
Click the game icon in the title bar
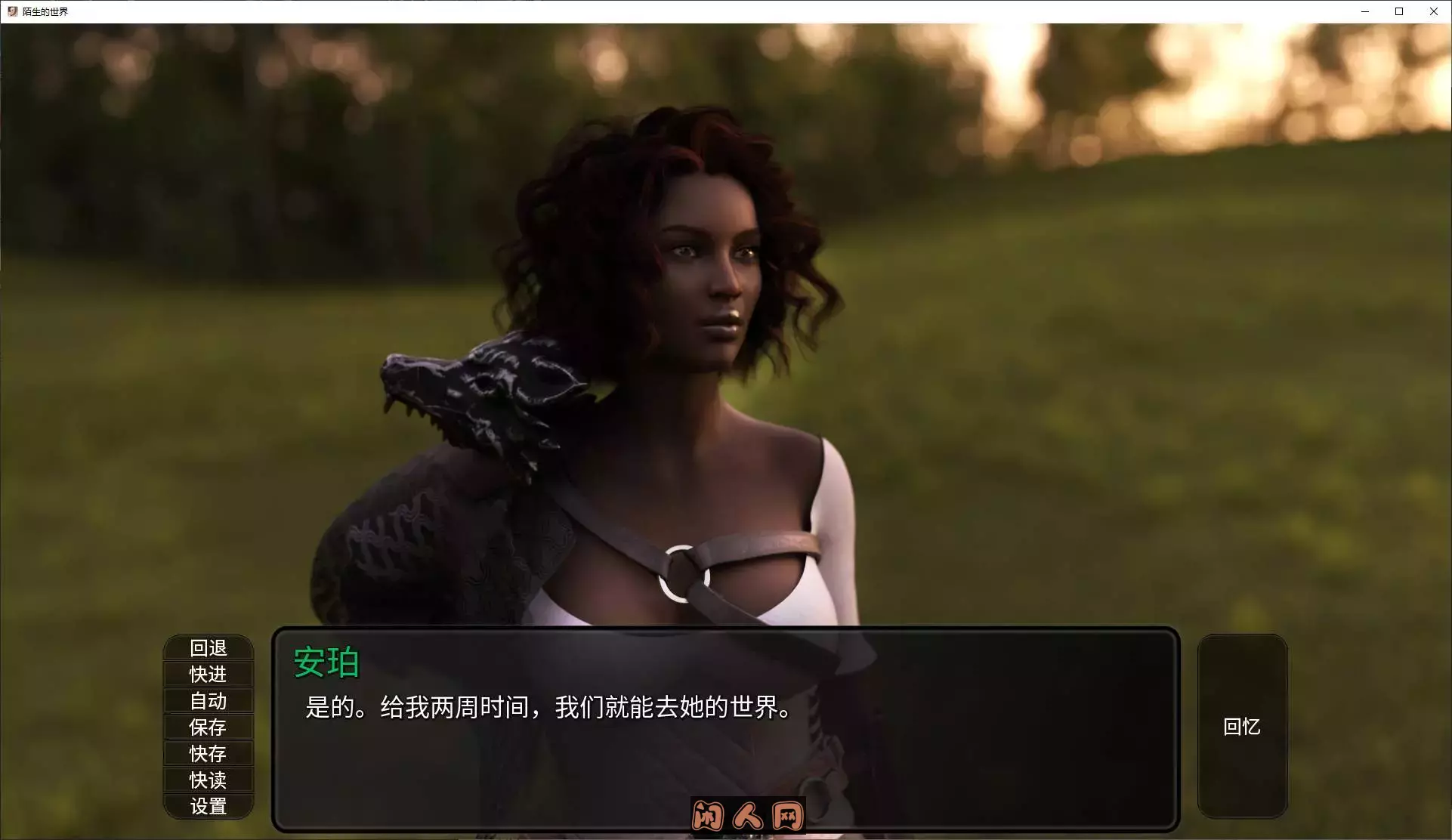click(x=12, y=11)
